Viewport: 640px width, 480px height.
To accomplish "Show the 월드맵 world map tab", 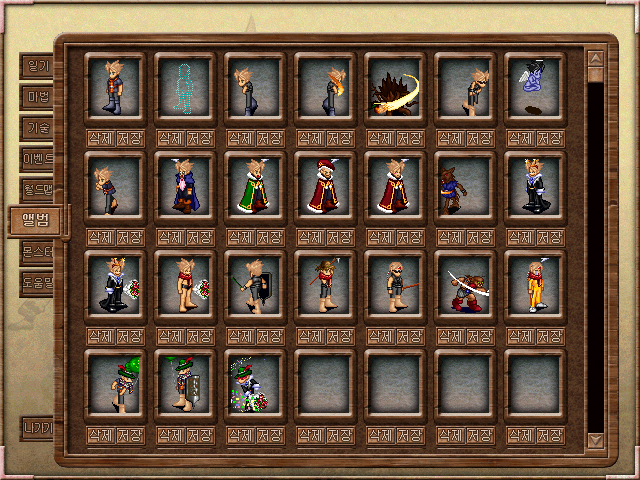I will [x=37, y=189].
